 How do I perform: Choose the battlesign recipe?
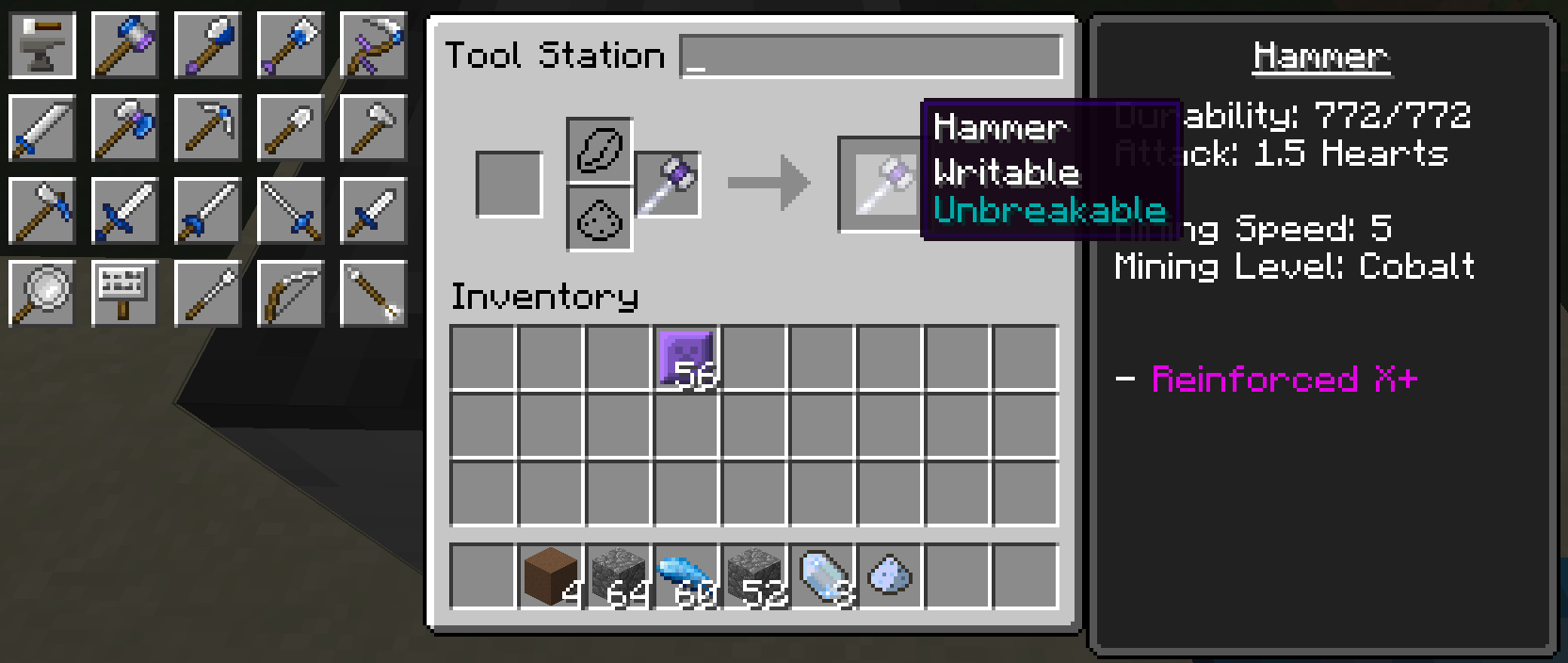125,293
